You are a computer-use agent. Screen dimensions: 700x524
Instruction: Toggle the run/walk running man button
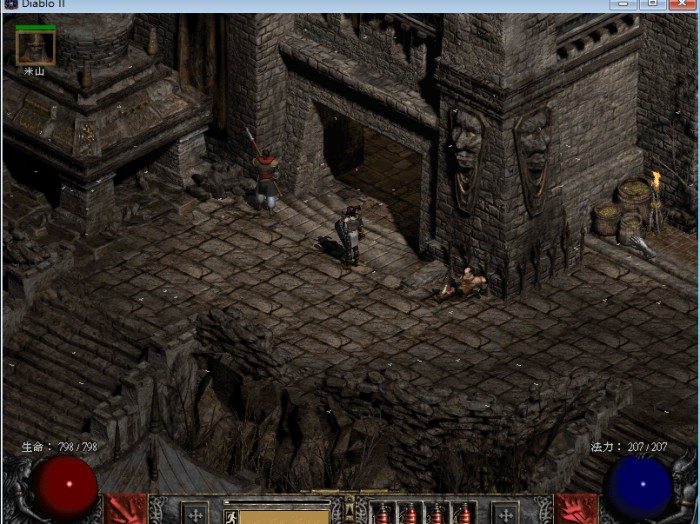[231, 517]
